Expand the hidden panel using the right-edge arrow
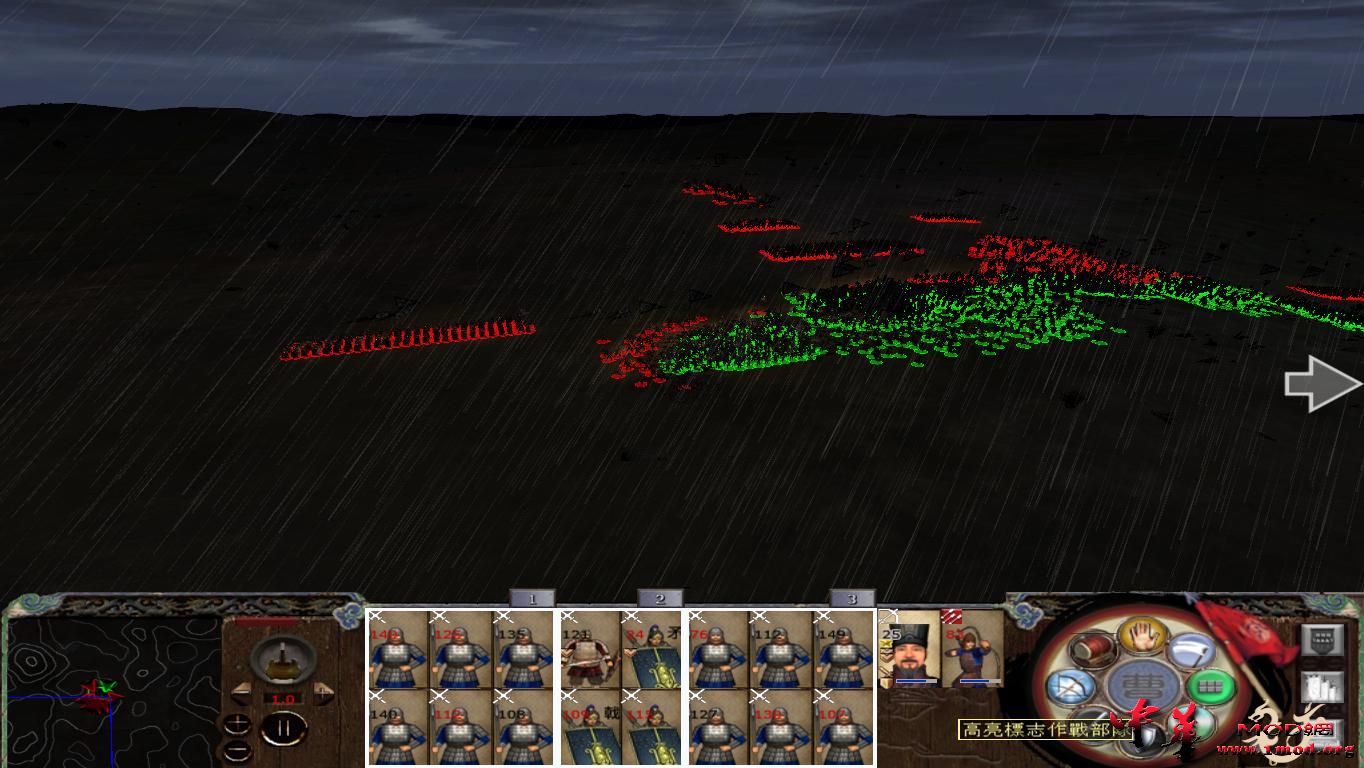Screen dimensions: 1364x768 pyautogui.click(x=1320, y=383)
